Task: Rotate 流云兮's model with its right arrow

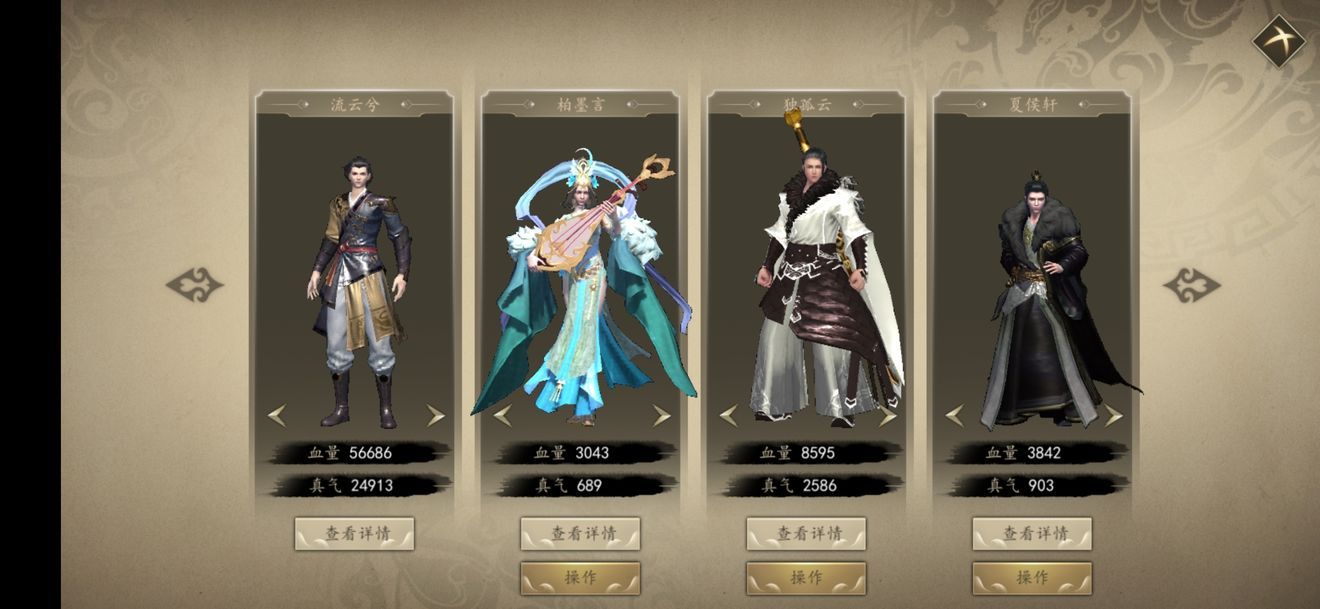Action: click(435, 415)
